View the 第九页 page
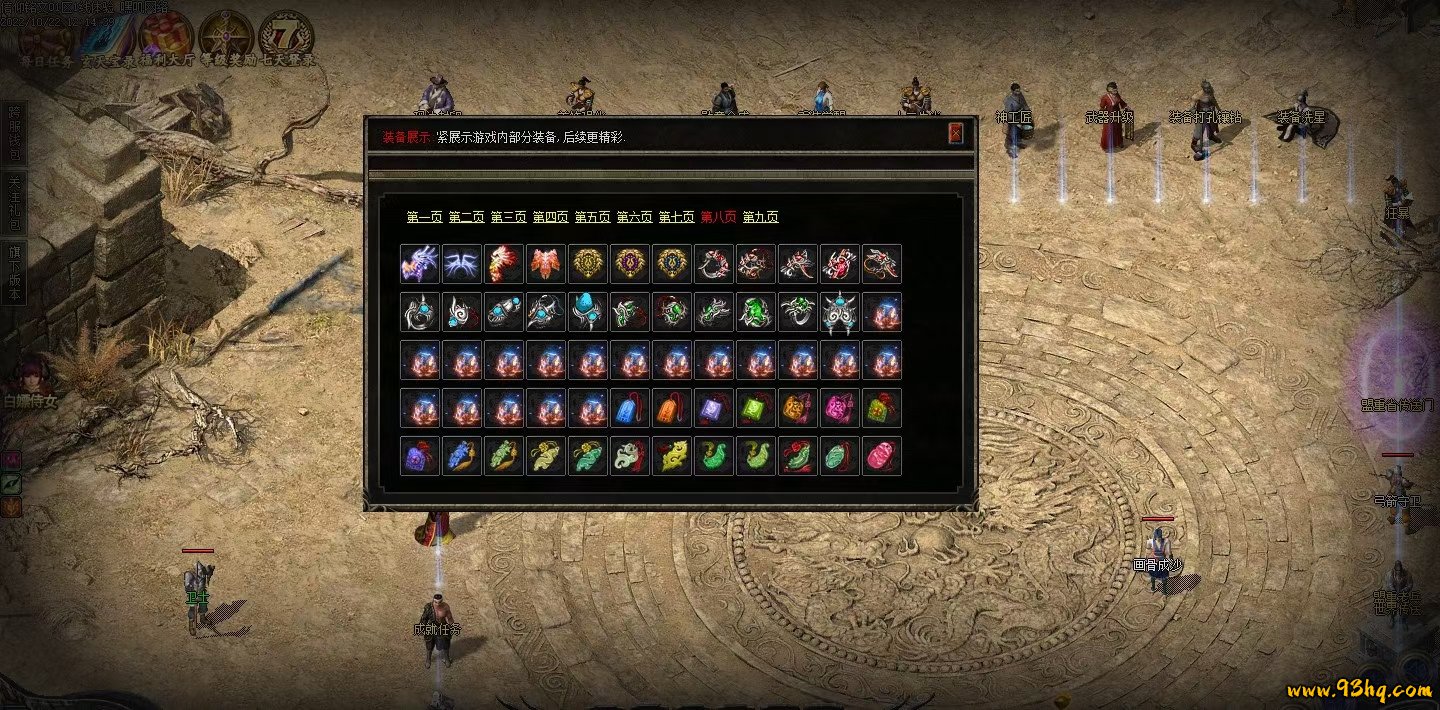The width and height of the screenshot is (1440, 710). [x=760, y=217]
